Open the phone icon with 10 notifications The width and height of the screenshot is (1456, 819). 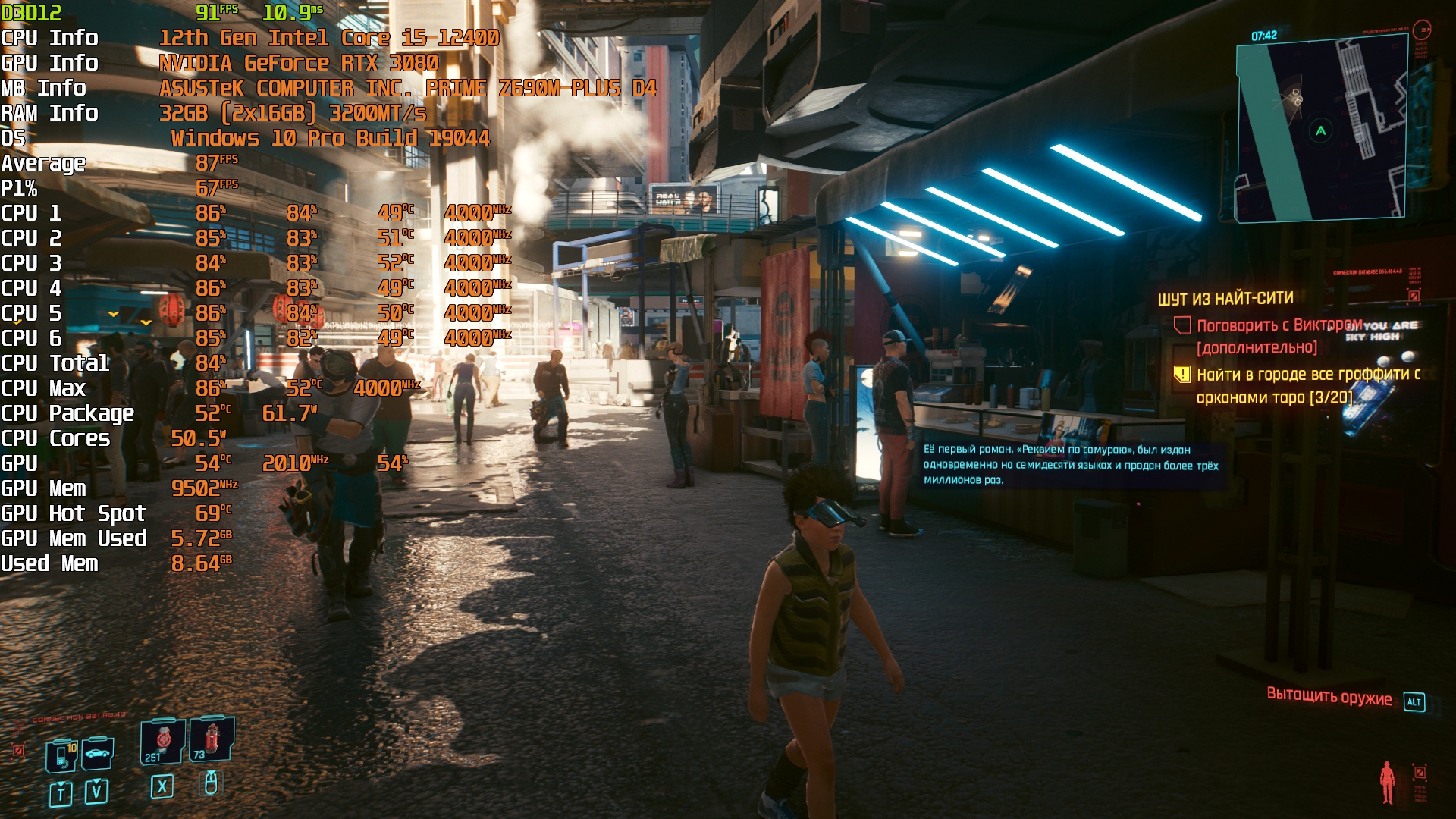(x=62, y=755)
